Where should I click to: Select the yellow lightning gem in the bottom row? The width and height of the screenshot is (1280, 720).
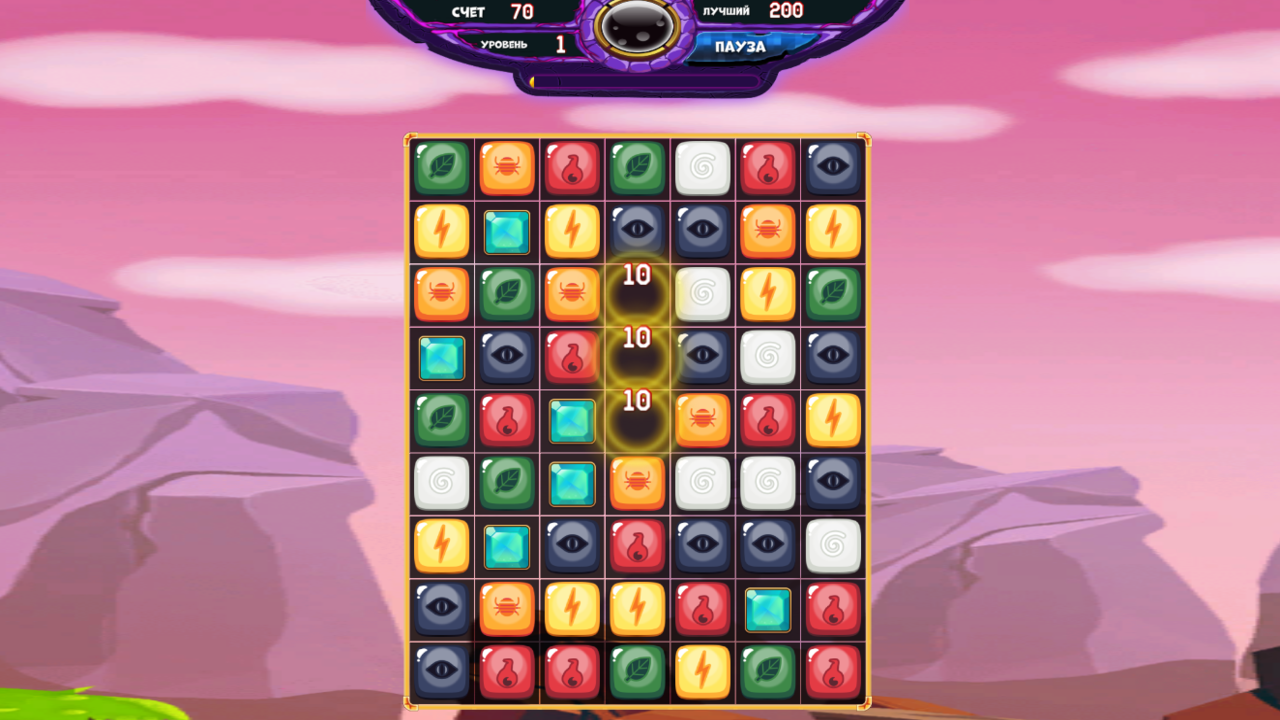click(x=702, y=673)
